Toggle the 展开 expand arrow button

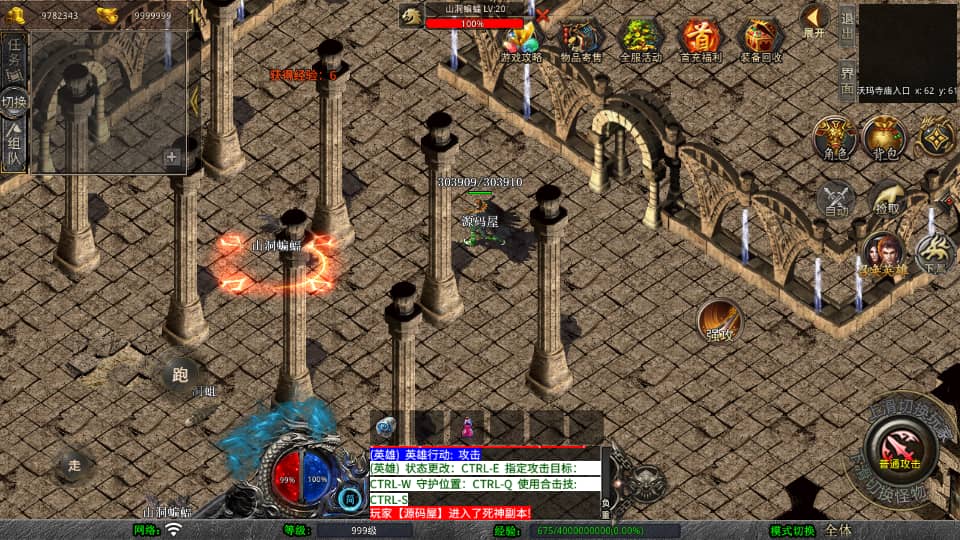tap(815, 20)
